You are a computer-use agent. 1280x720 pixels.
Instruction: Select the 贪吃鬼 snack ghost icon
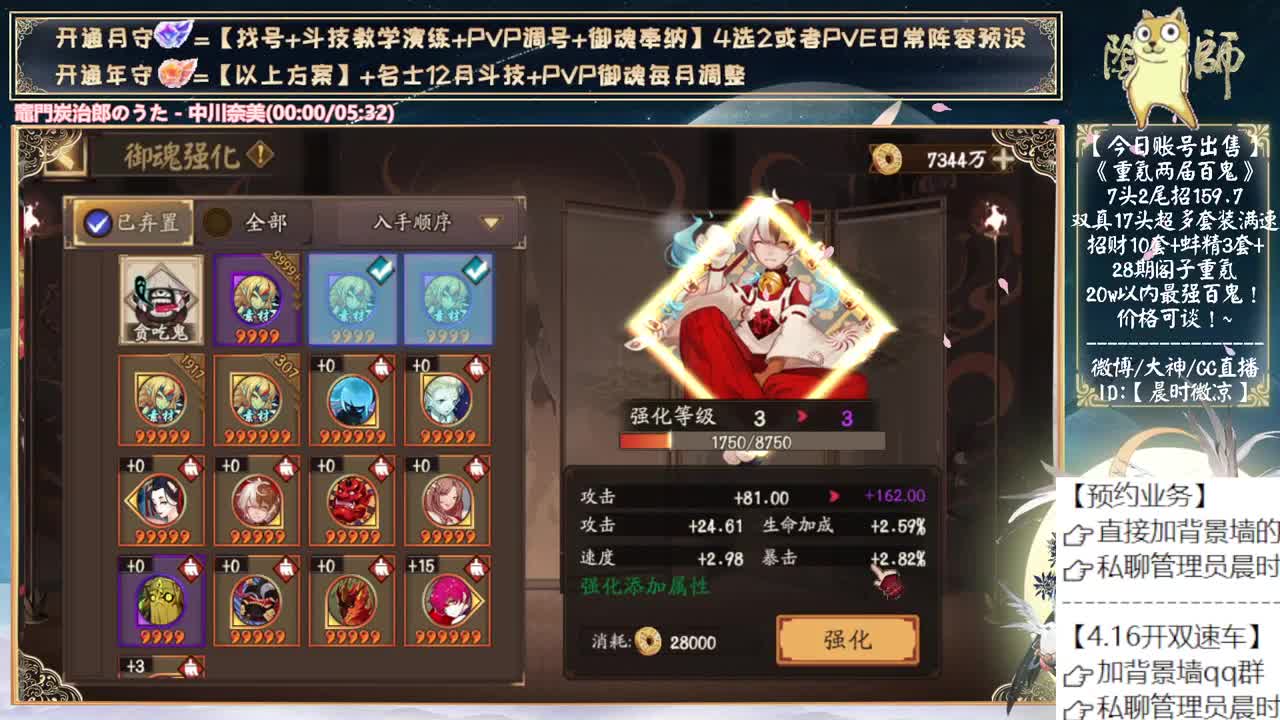tap(160, 300)
